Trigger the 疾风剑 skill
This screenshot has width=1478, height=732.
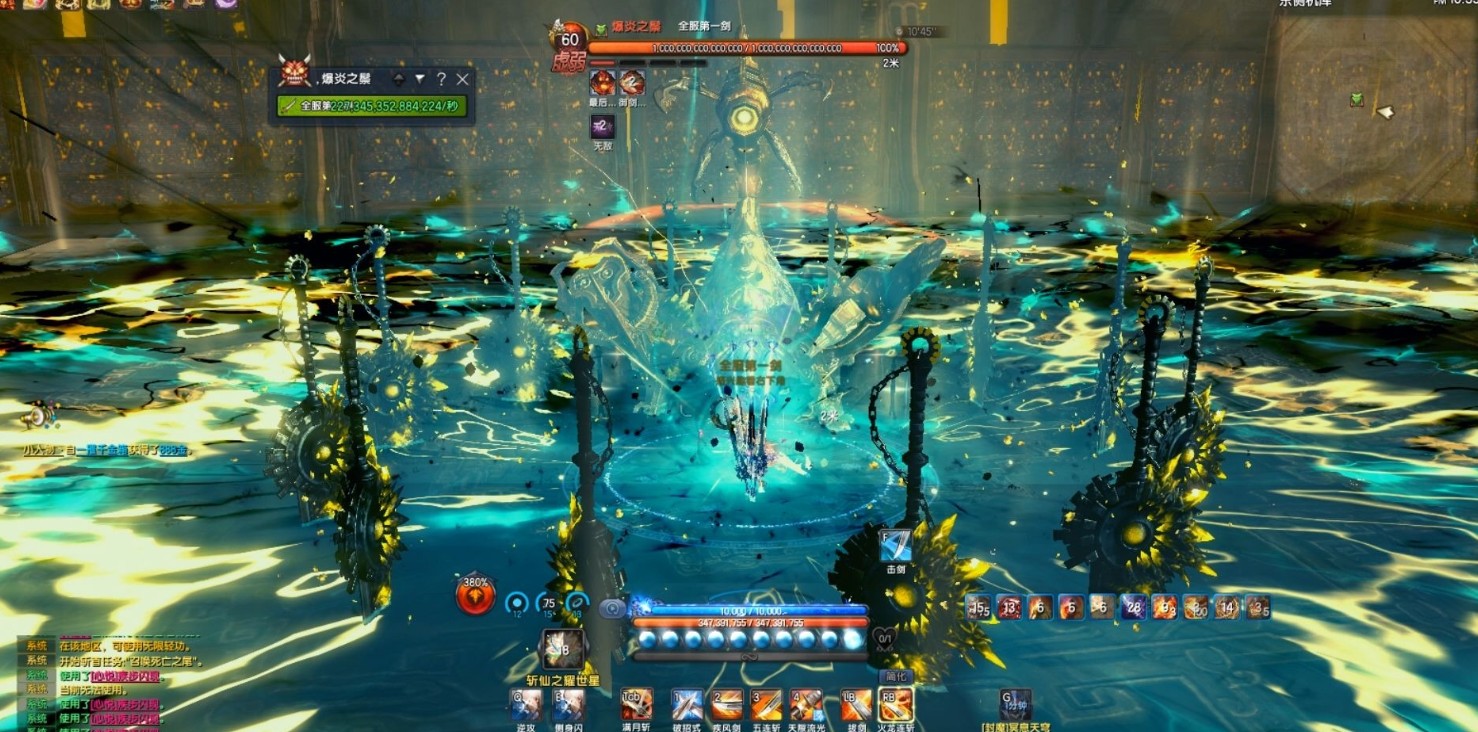coord(727,704)
